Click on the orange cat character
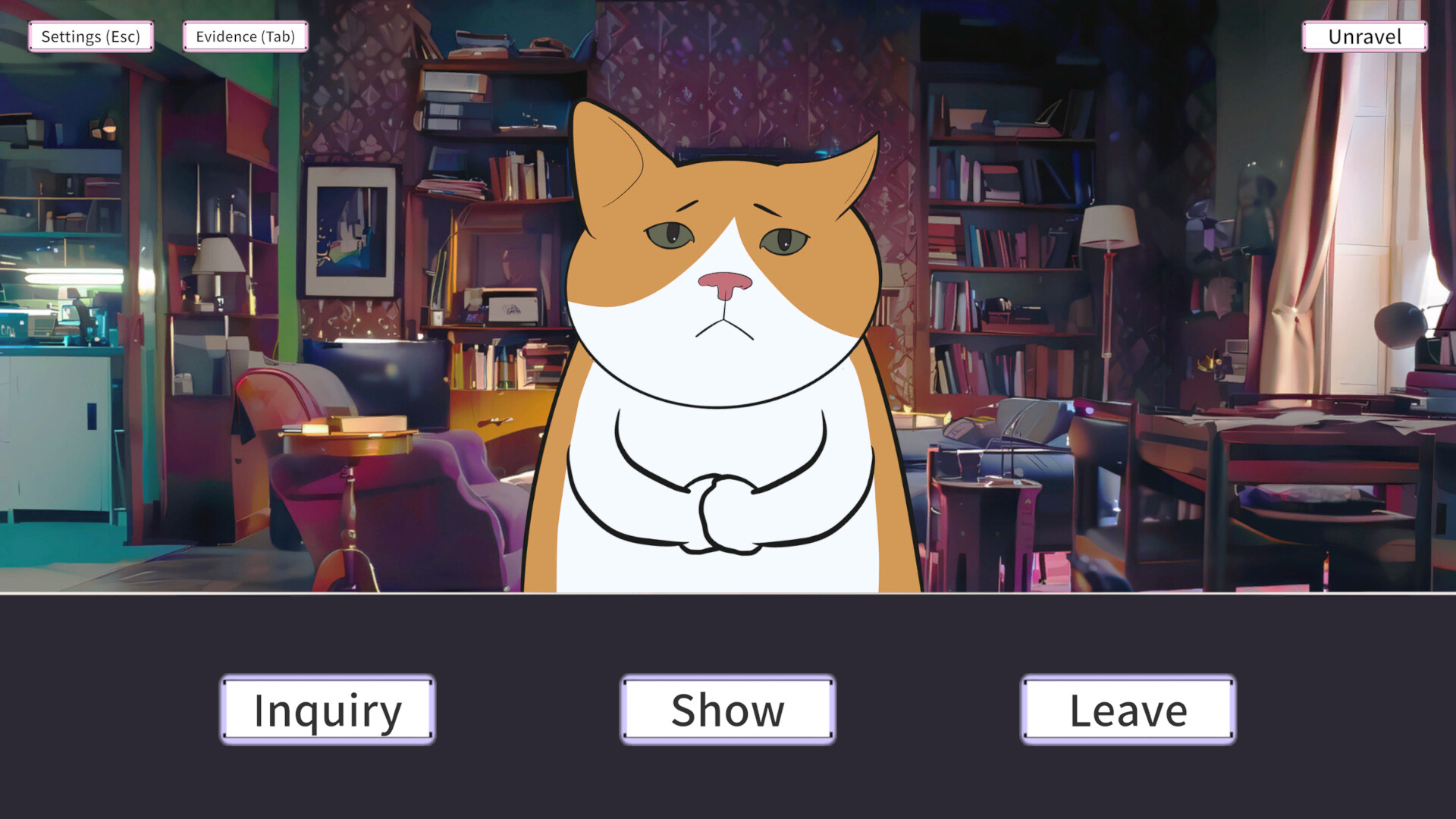This screenshot has height=819, width=1456. 726,379
